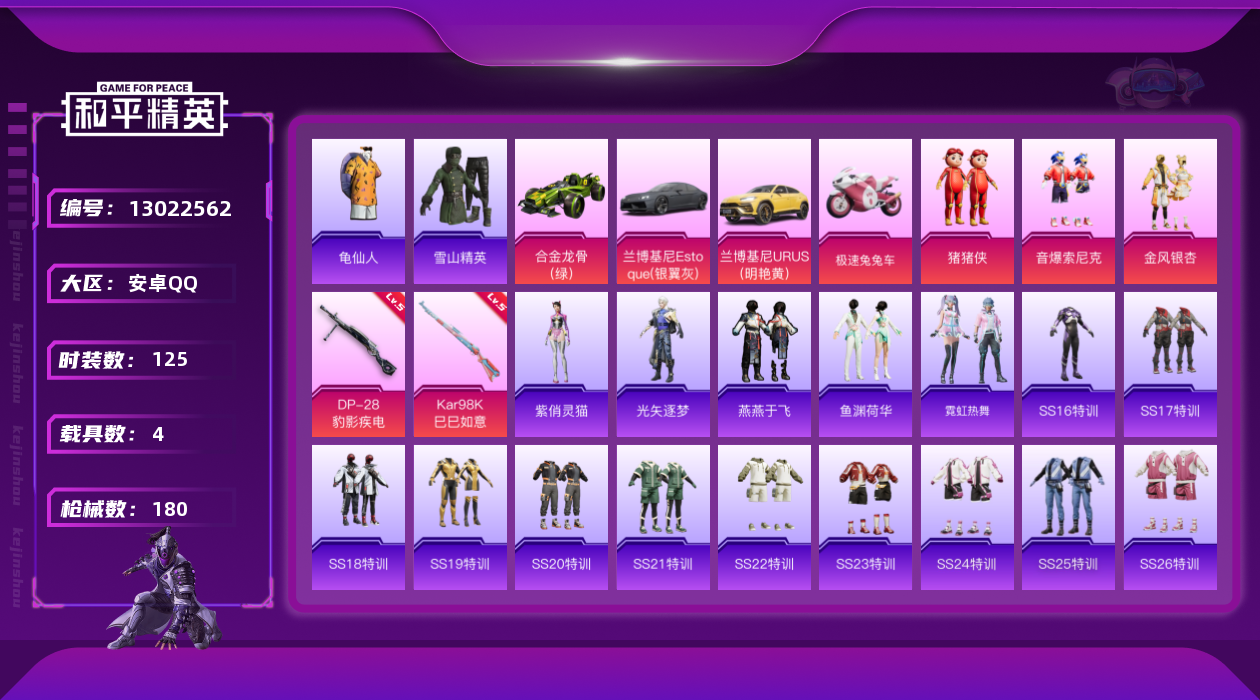Choose the 猪猪侠 costume tile
This screenshot has height=700, width=1260.
[967, 210]
